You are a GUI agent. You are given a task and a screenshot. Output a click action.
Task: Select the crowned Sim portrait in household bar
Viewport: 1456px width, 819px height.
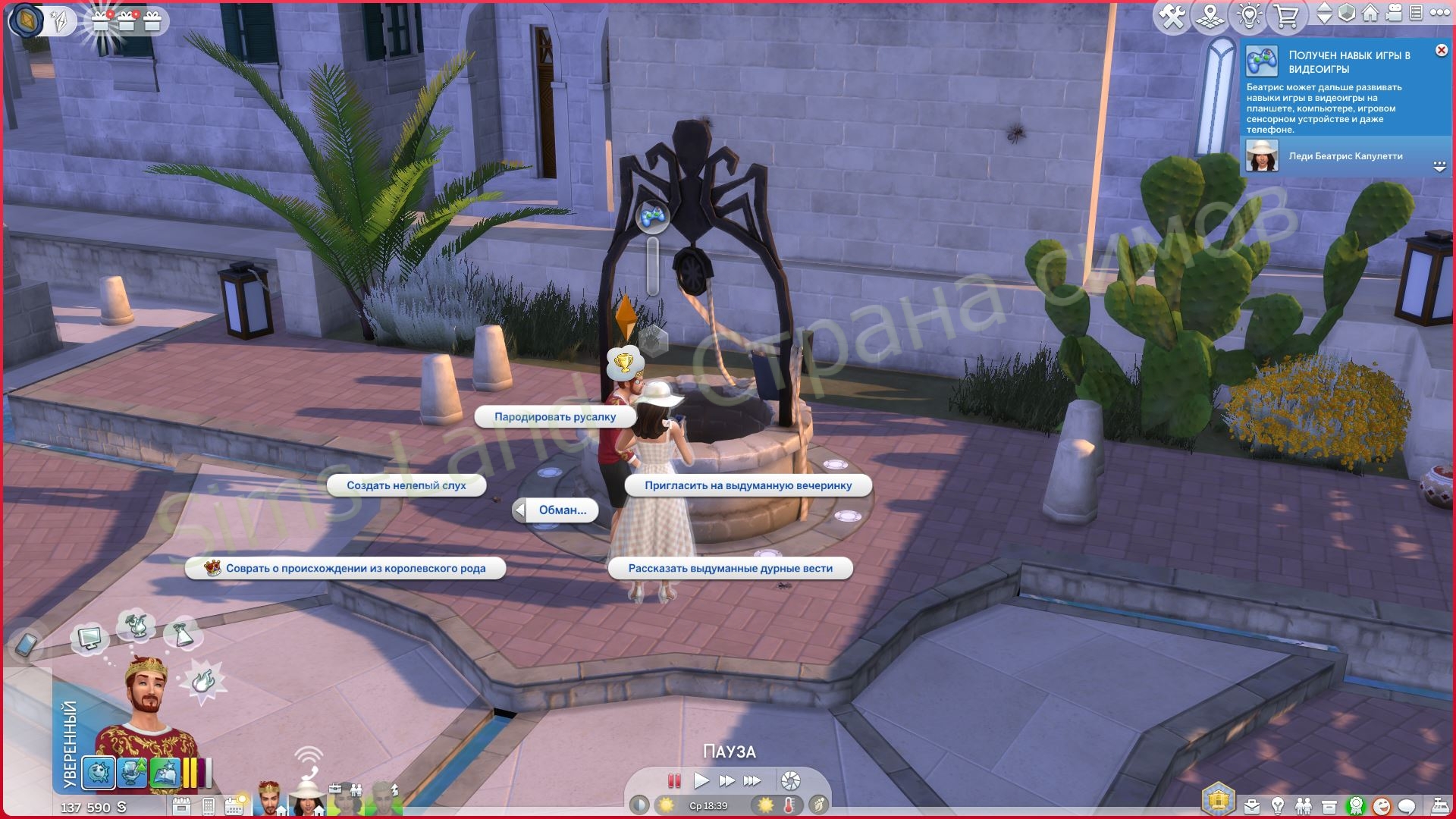click(x=267, y=798)
